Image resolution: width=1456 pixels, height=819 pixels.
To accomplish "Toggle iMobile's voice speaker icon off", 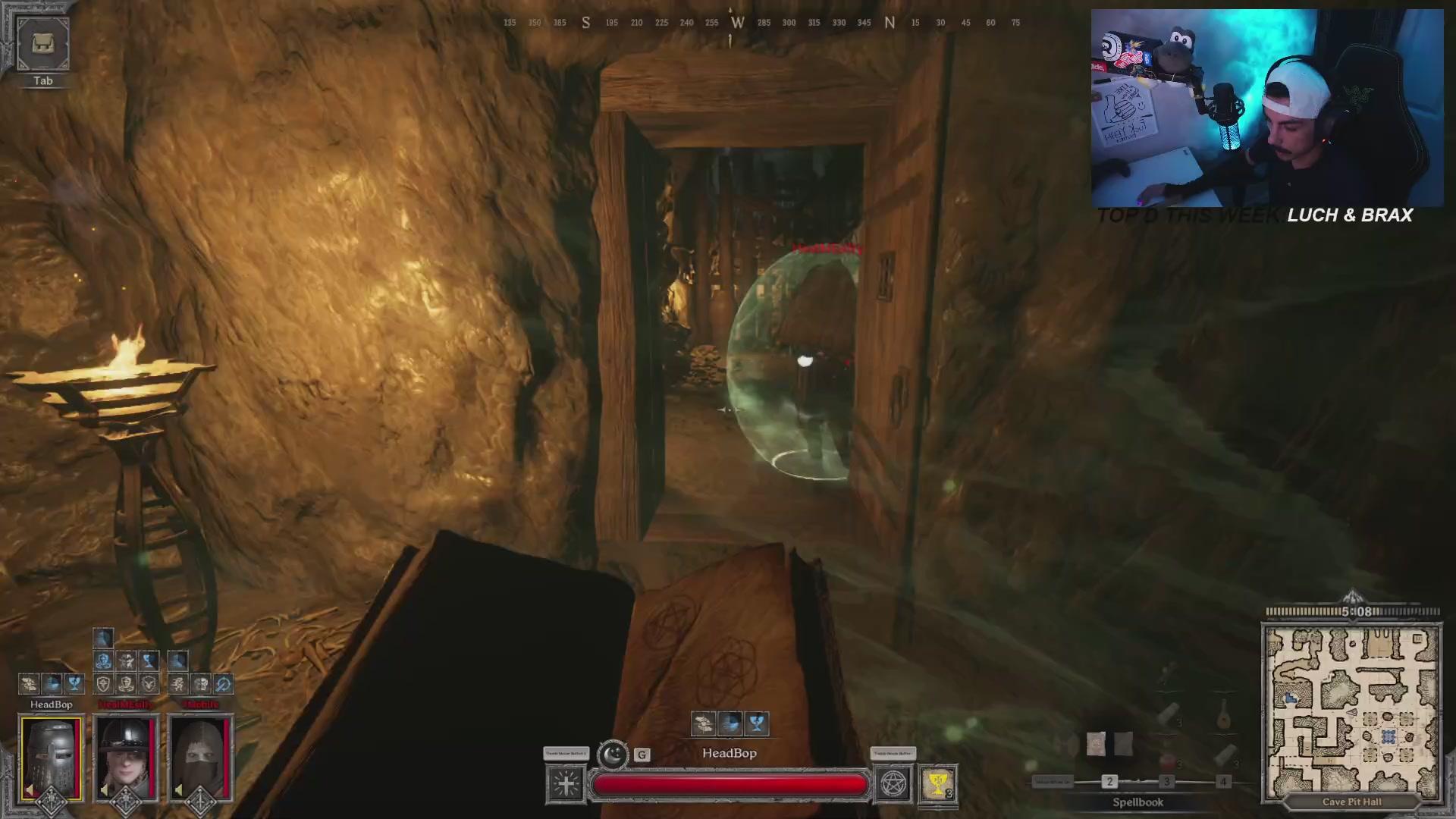I will pyautogui.click(x=179, y=791).
